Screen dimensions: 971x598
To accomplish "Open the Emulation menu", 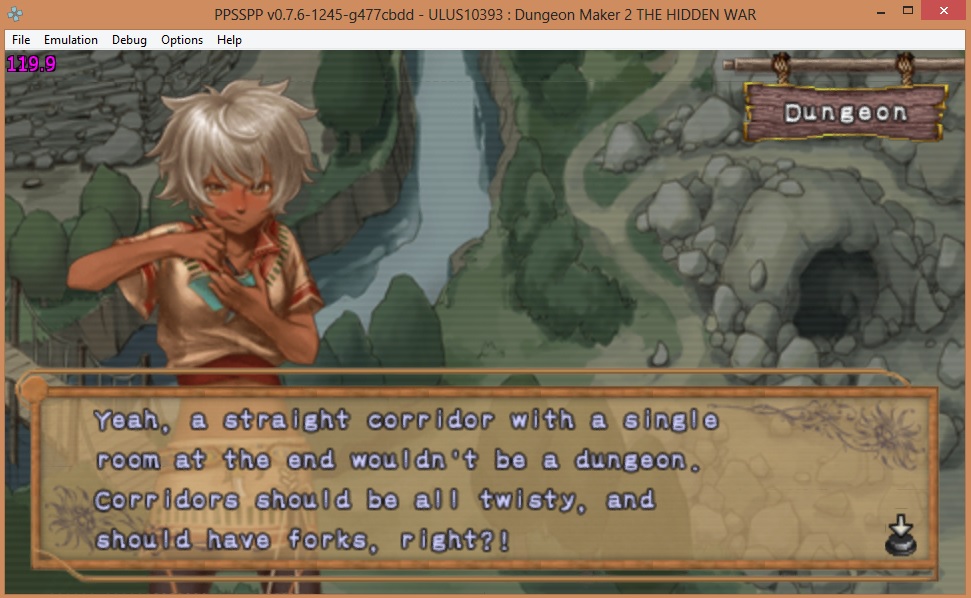I will click(71, 40).
